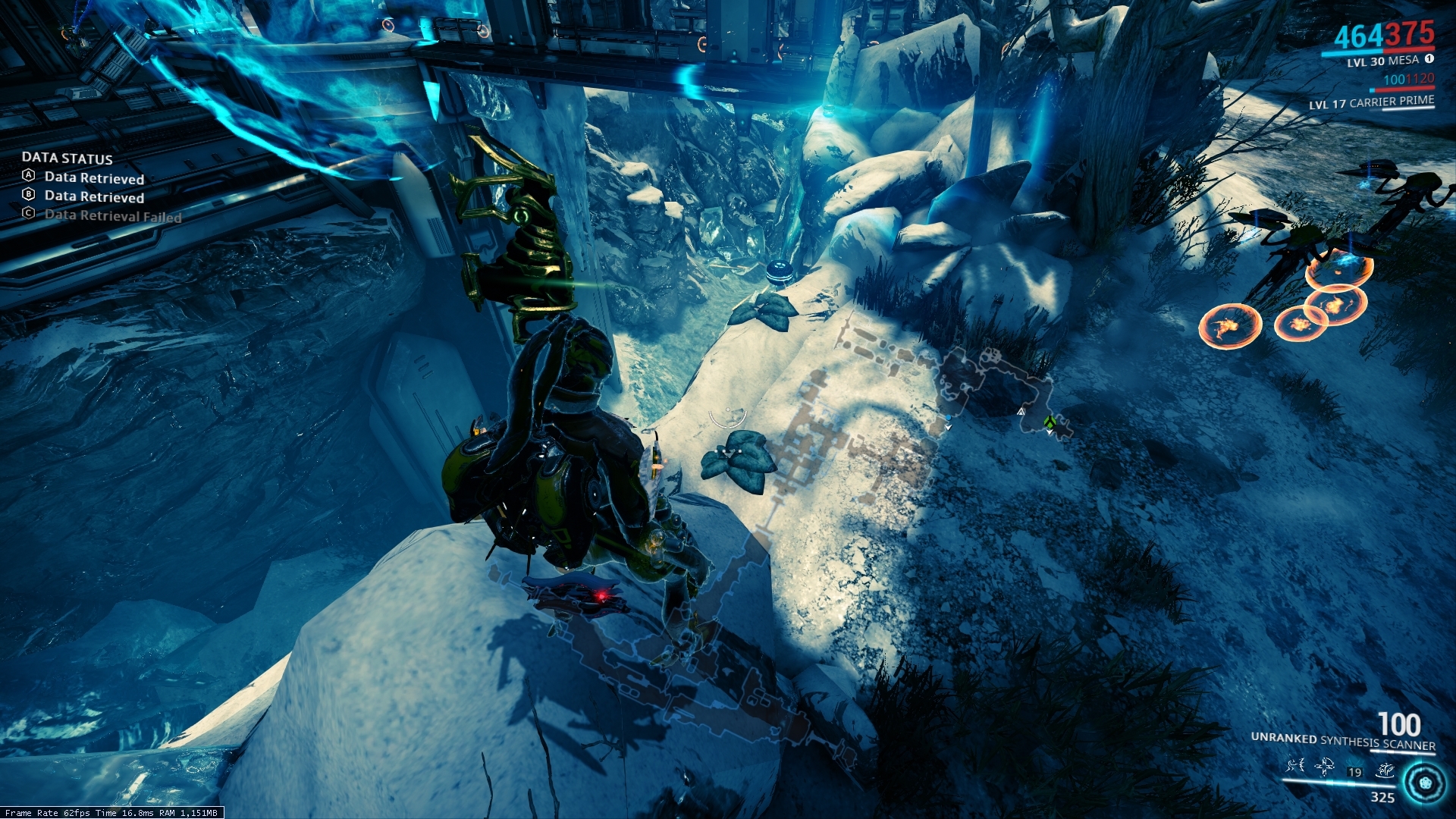The height and width of the screenshot is (819, 1456).
Task: Select the Shatter Shield ability showing 19
Action: [x=1355, y=771]
